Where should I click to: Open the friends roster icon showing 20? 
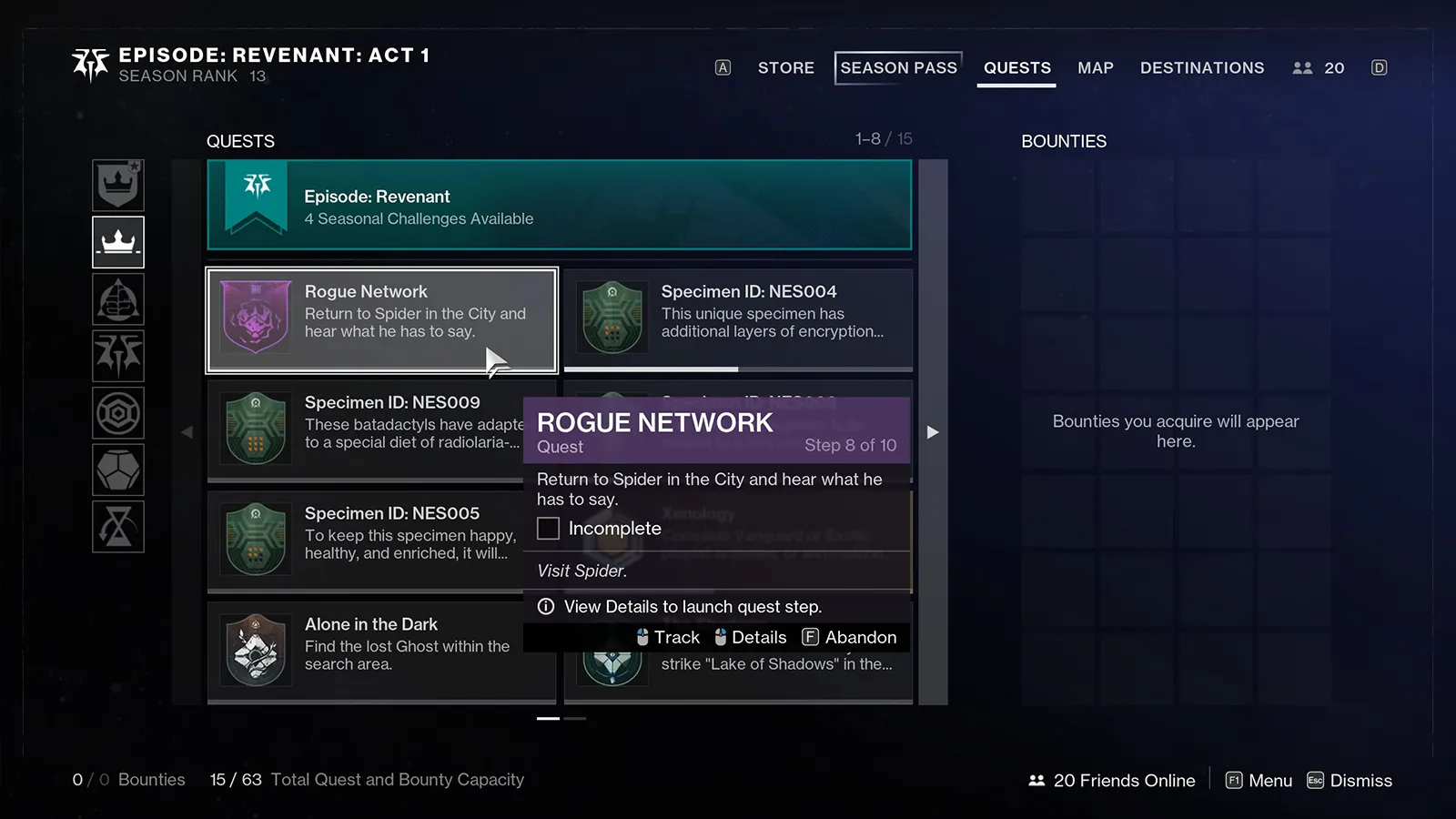pos(1317,67)
